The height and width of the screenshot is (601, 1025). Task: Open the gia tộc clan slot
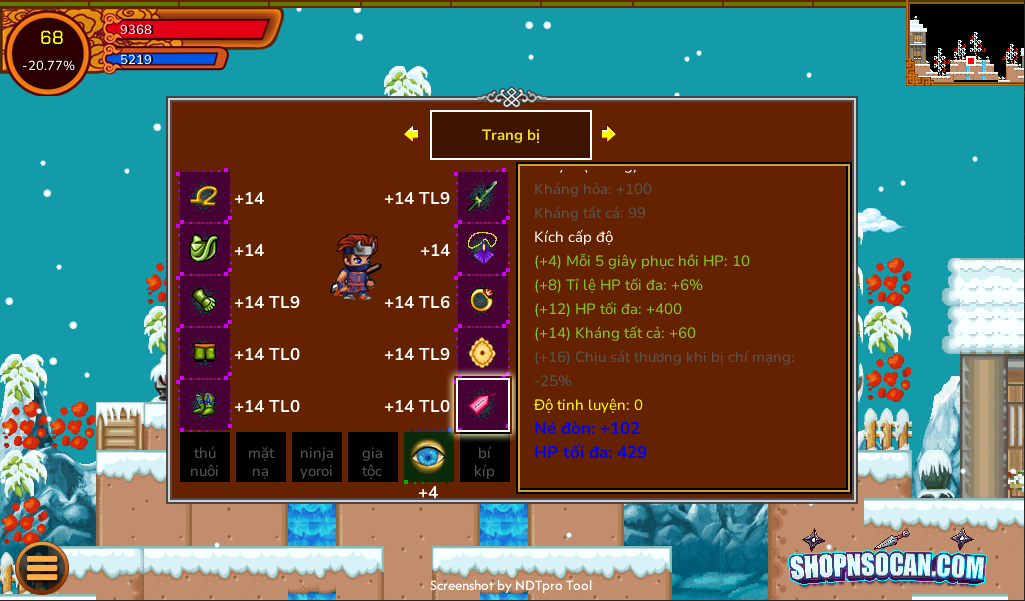tap(372, 457)
